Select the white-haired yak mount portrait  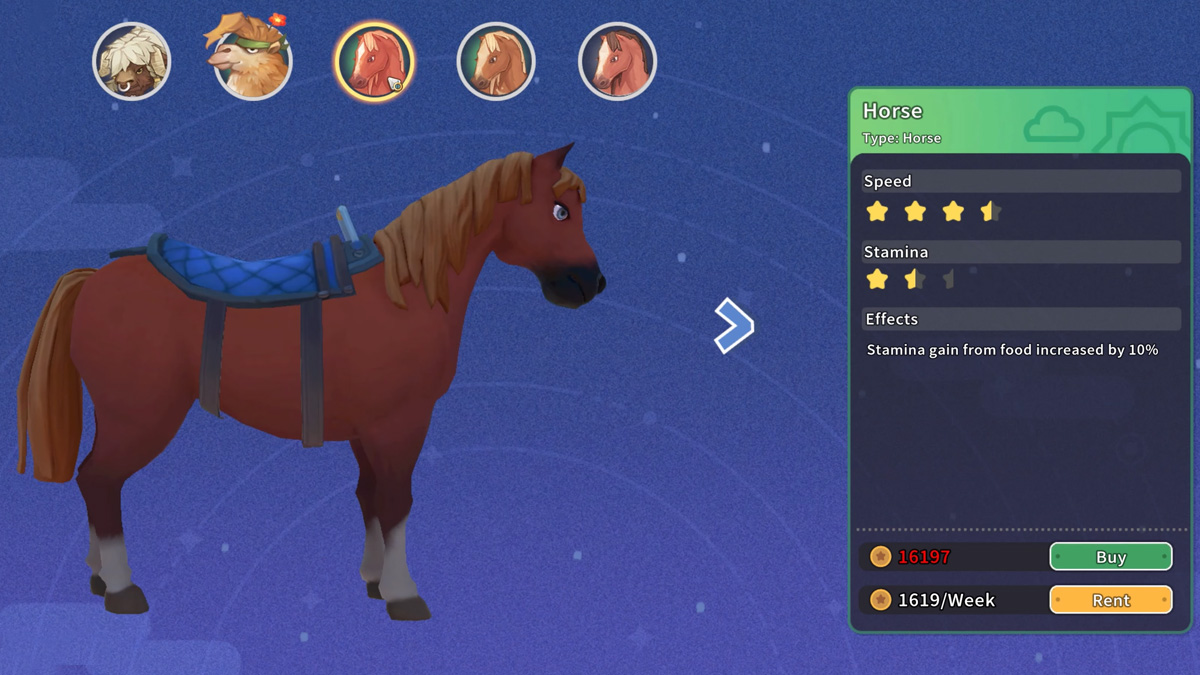[x=132, y=61]
